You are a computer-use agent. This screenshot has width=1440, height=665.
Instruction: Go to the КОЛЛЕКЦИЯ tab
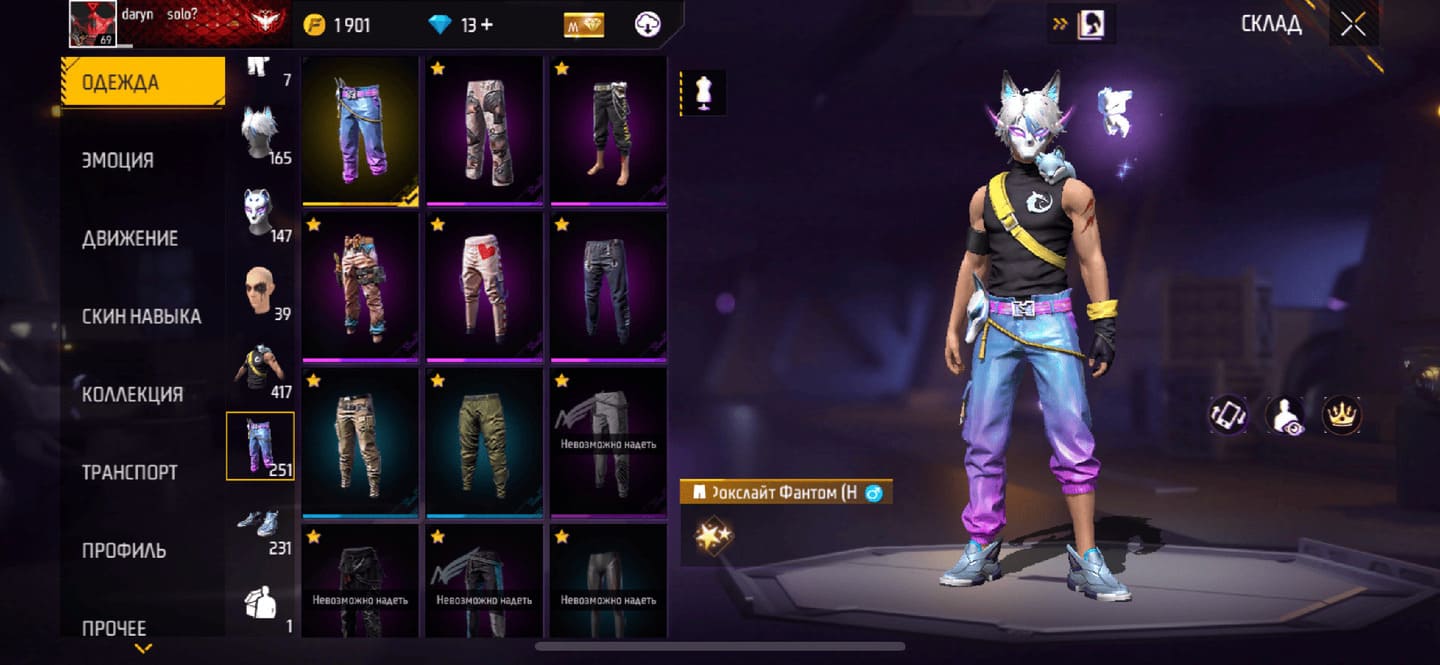pos(132,394)
